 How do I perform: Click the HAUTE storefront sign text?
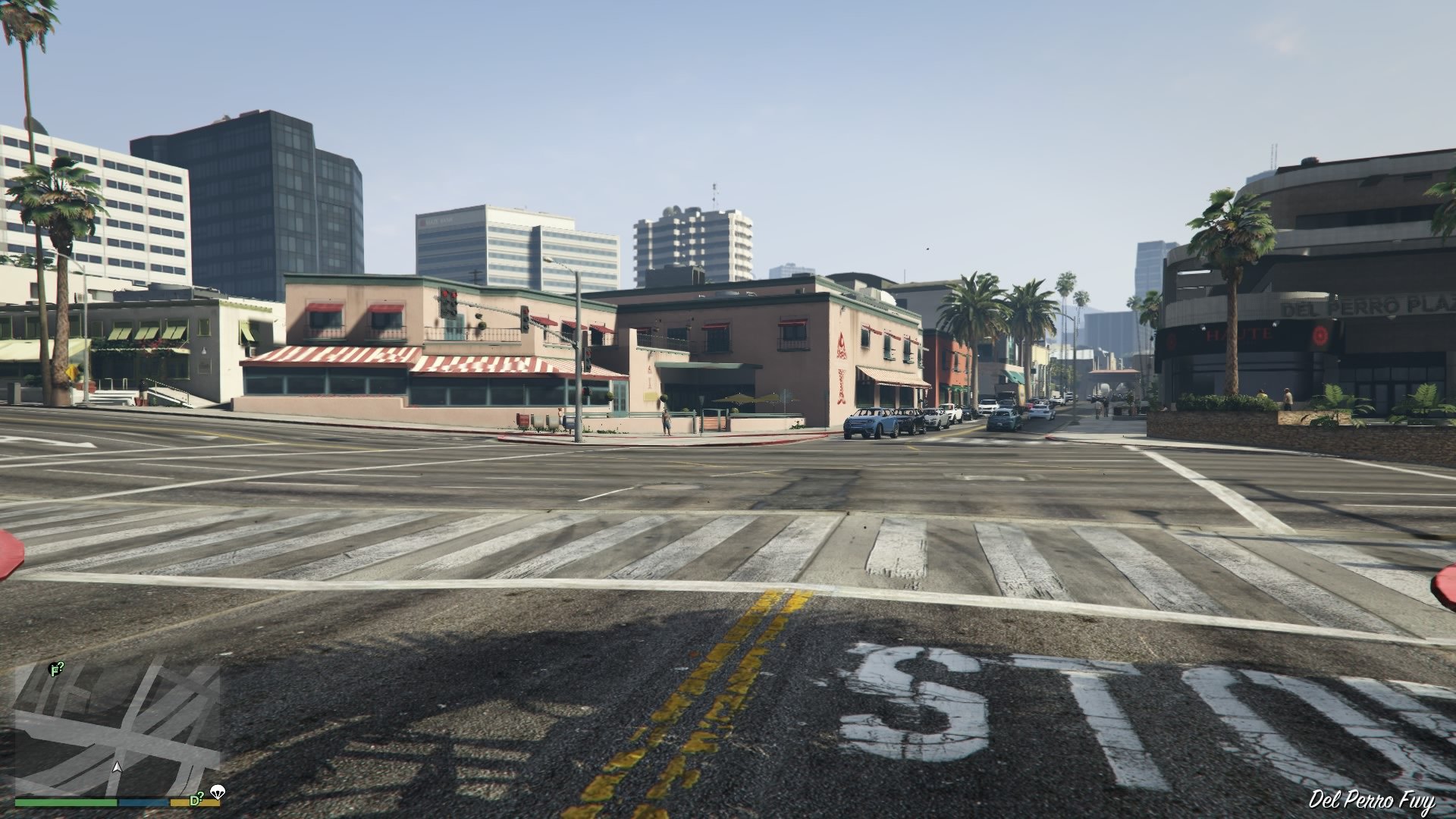tap(1237, 334)
